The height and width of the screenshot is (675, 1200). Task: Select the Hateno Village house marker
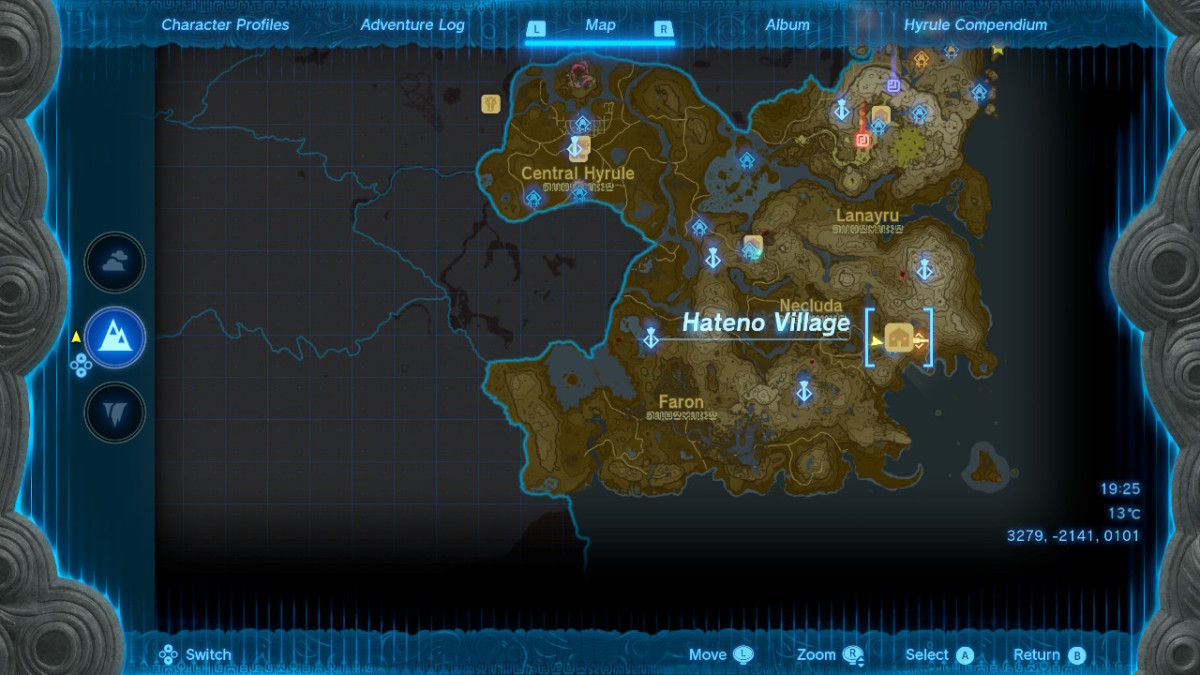click(x=899, y=338)
